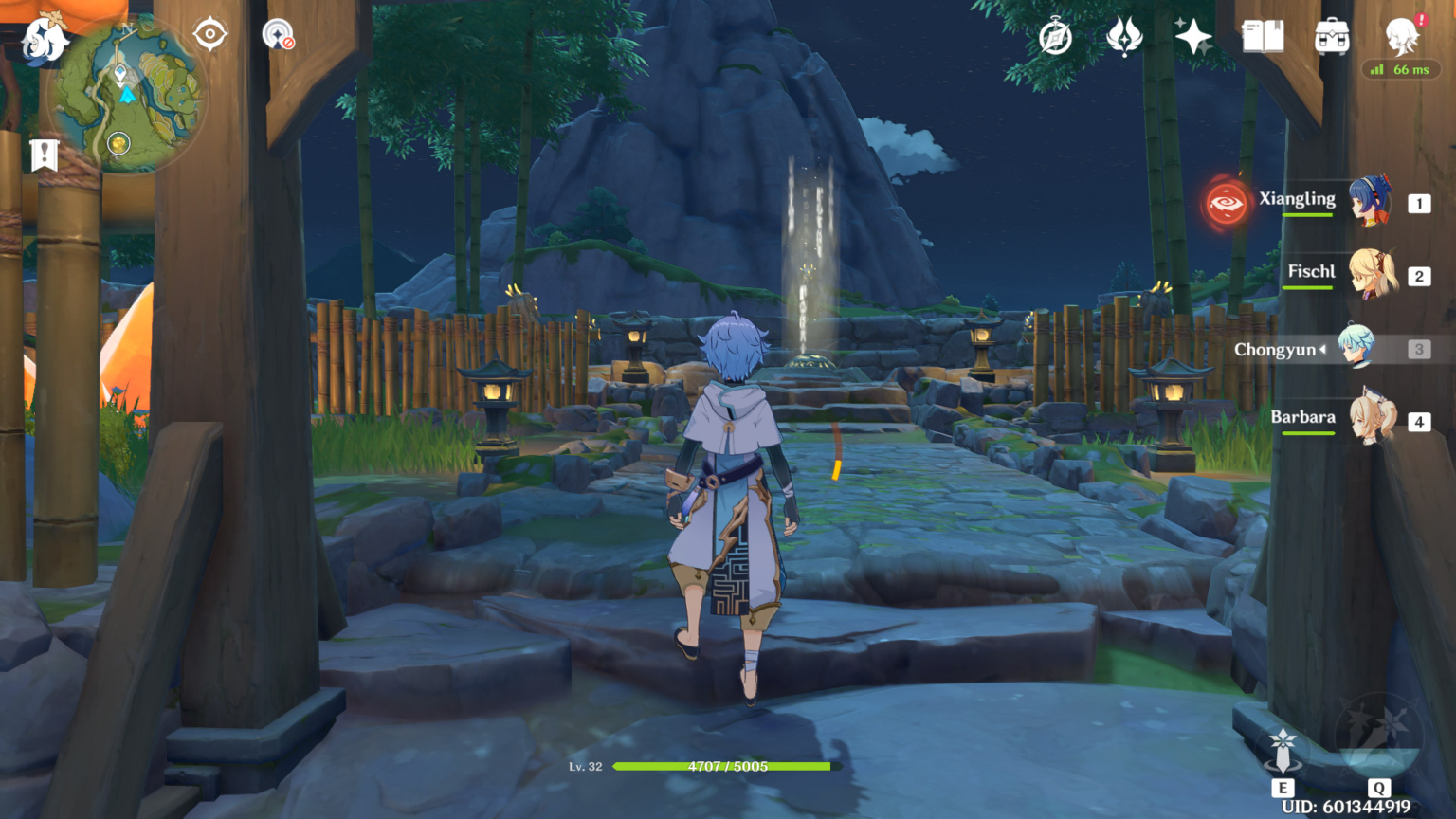Image resolution: width=1456 pixels, height=819 pixels.
Task: Open the real-time challenge timer icon
Action: (1055, 36)
